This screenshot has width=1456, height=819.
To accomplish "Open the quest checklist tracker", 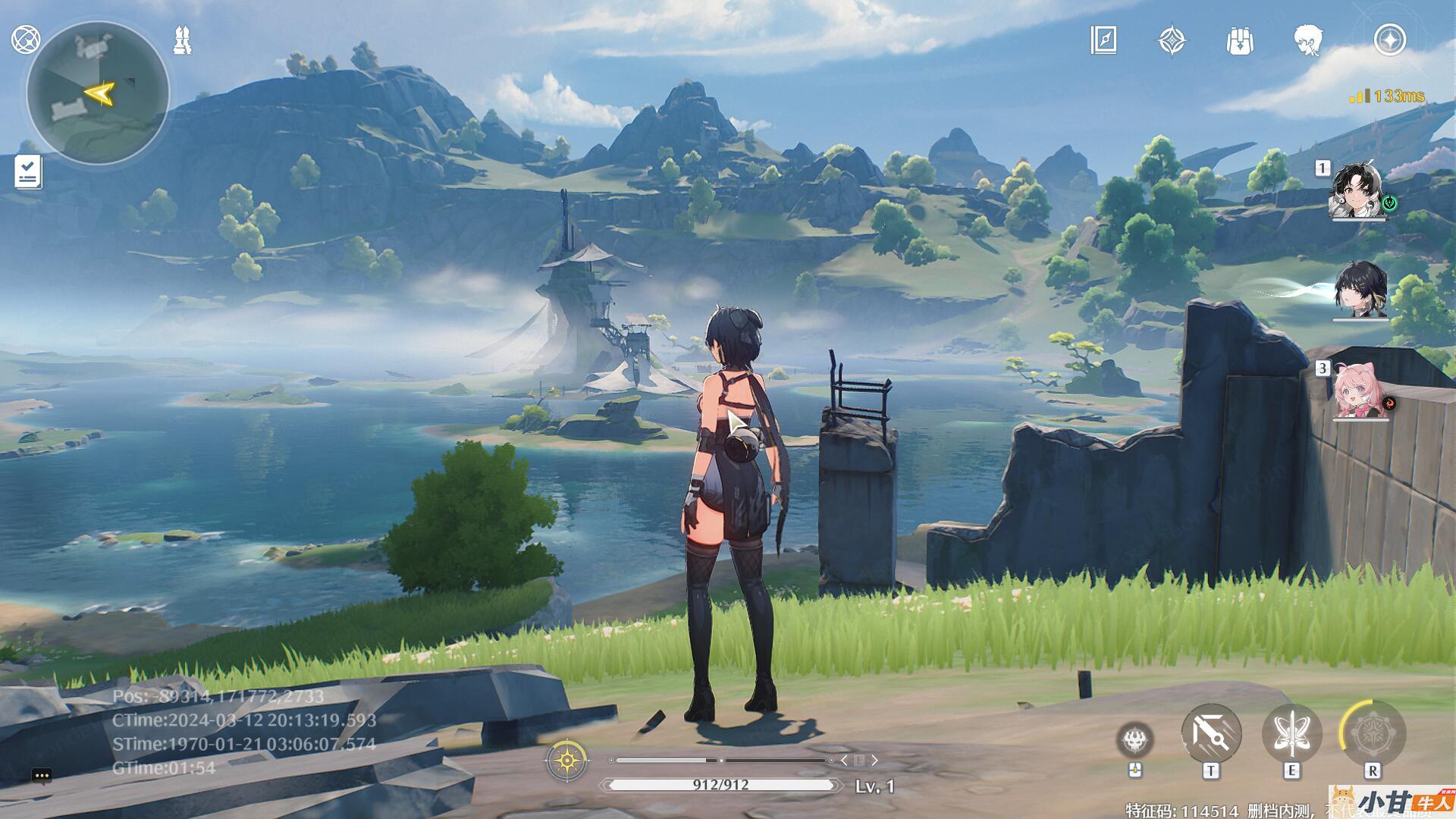I will (x=28, y=172).
